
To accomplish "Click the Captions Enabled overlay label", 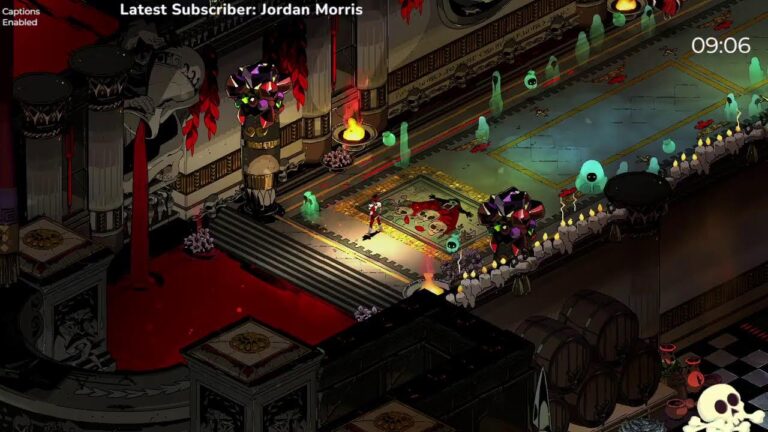I will (x=24, y=18).
